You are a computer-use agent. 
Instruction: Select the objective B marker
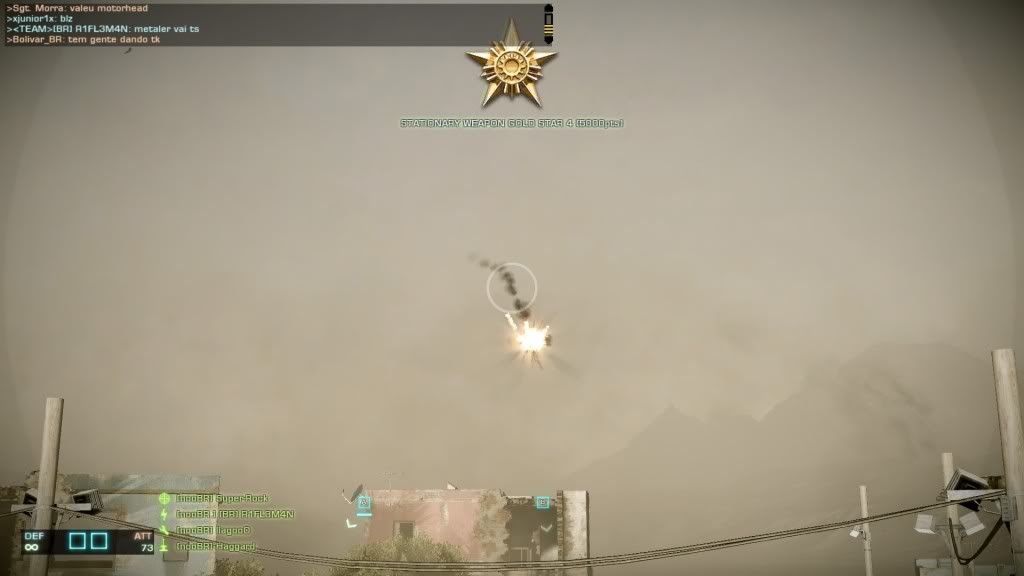(543, 502)
